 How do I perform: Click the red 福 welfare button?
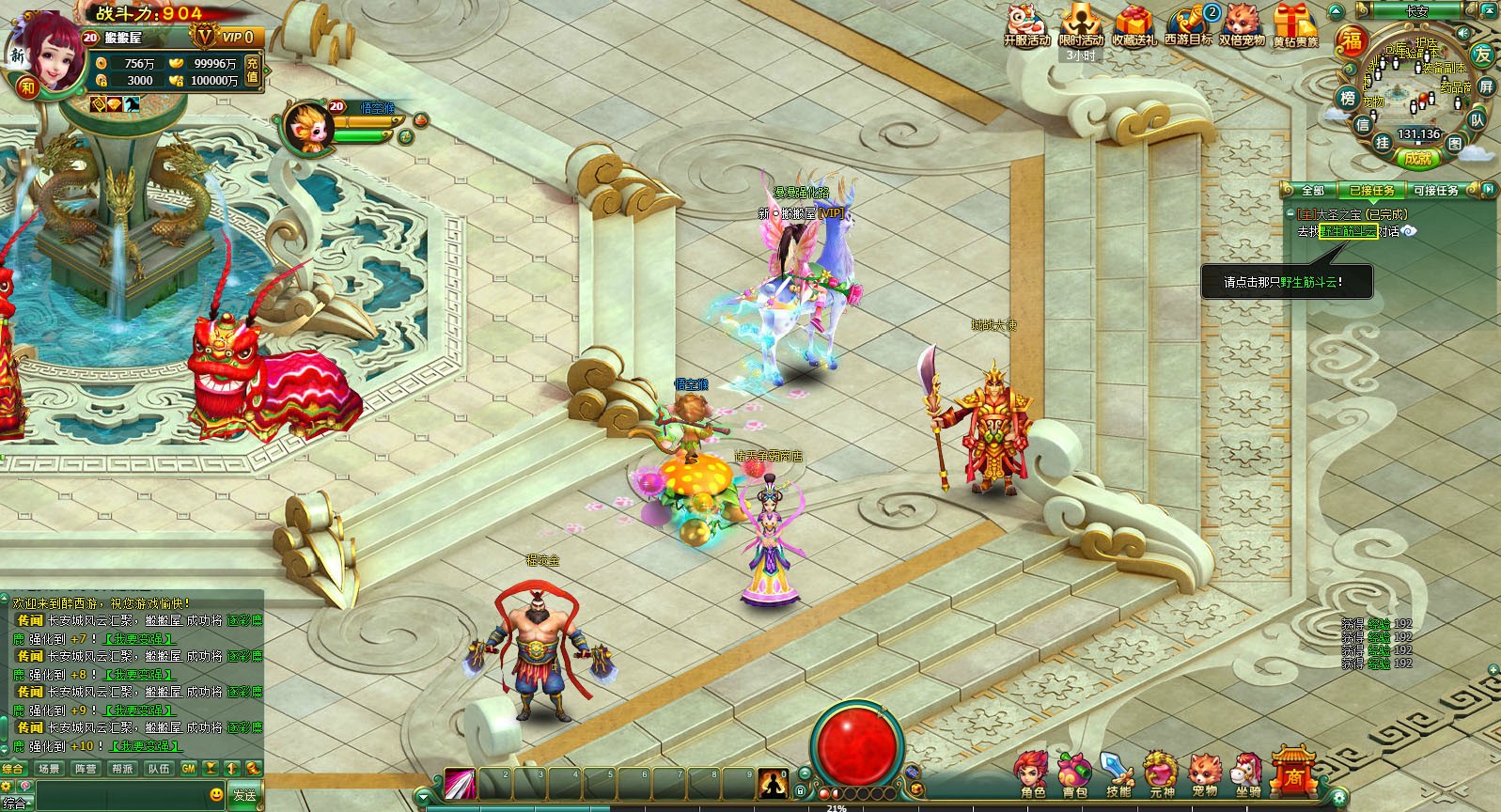(x=1352, y=41)
